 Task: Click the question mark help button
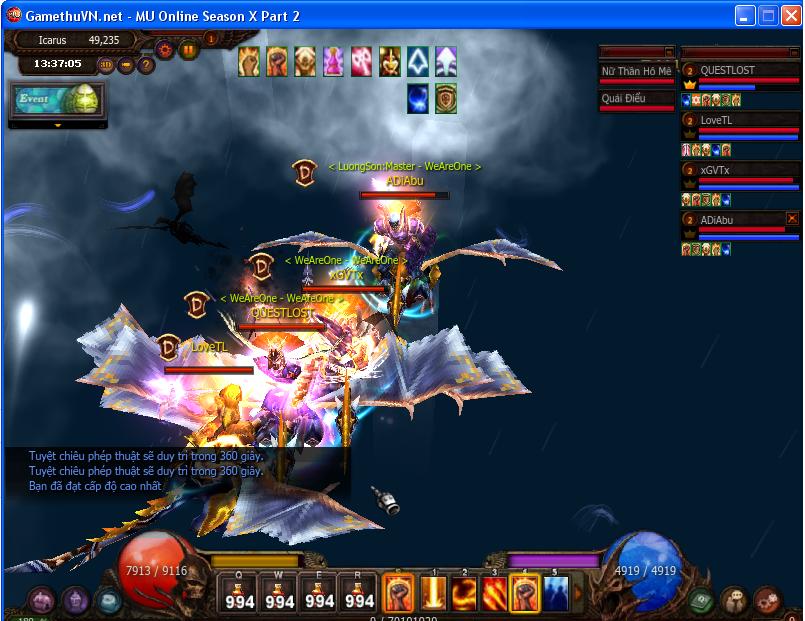[146, 65]
